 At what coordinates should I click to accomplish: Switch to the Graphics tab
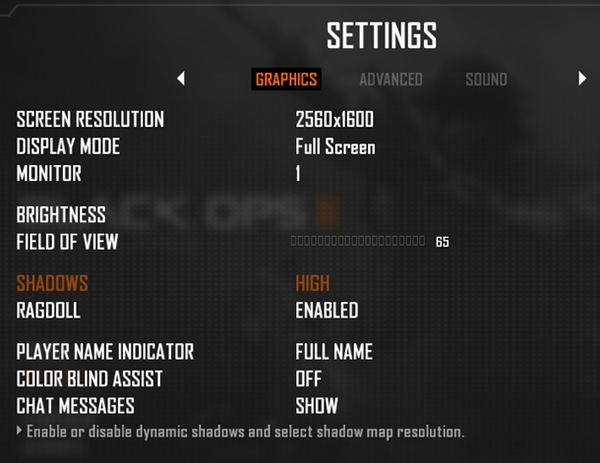[x=286, y=79]
